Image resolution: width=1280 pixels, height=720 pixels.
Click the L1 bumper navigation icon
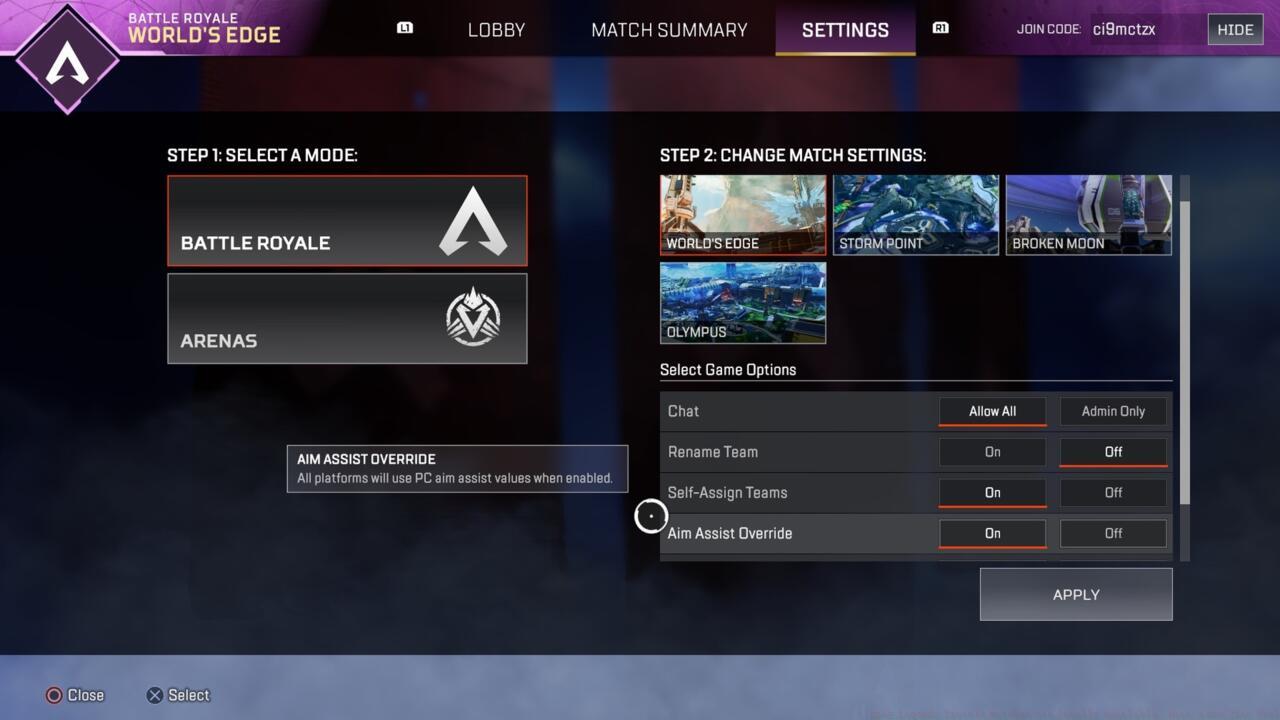point(404,28)
